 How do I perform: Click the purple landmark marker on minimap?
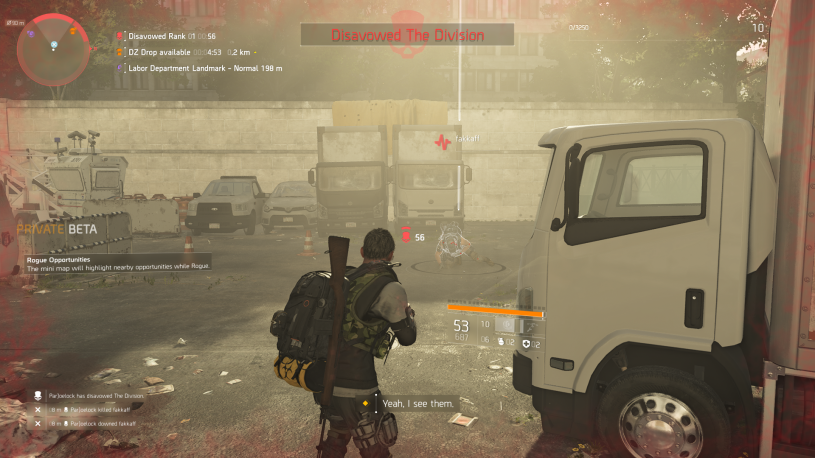pos(33,34)
